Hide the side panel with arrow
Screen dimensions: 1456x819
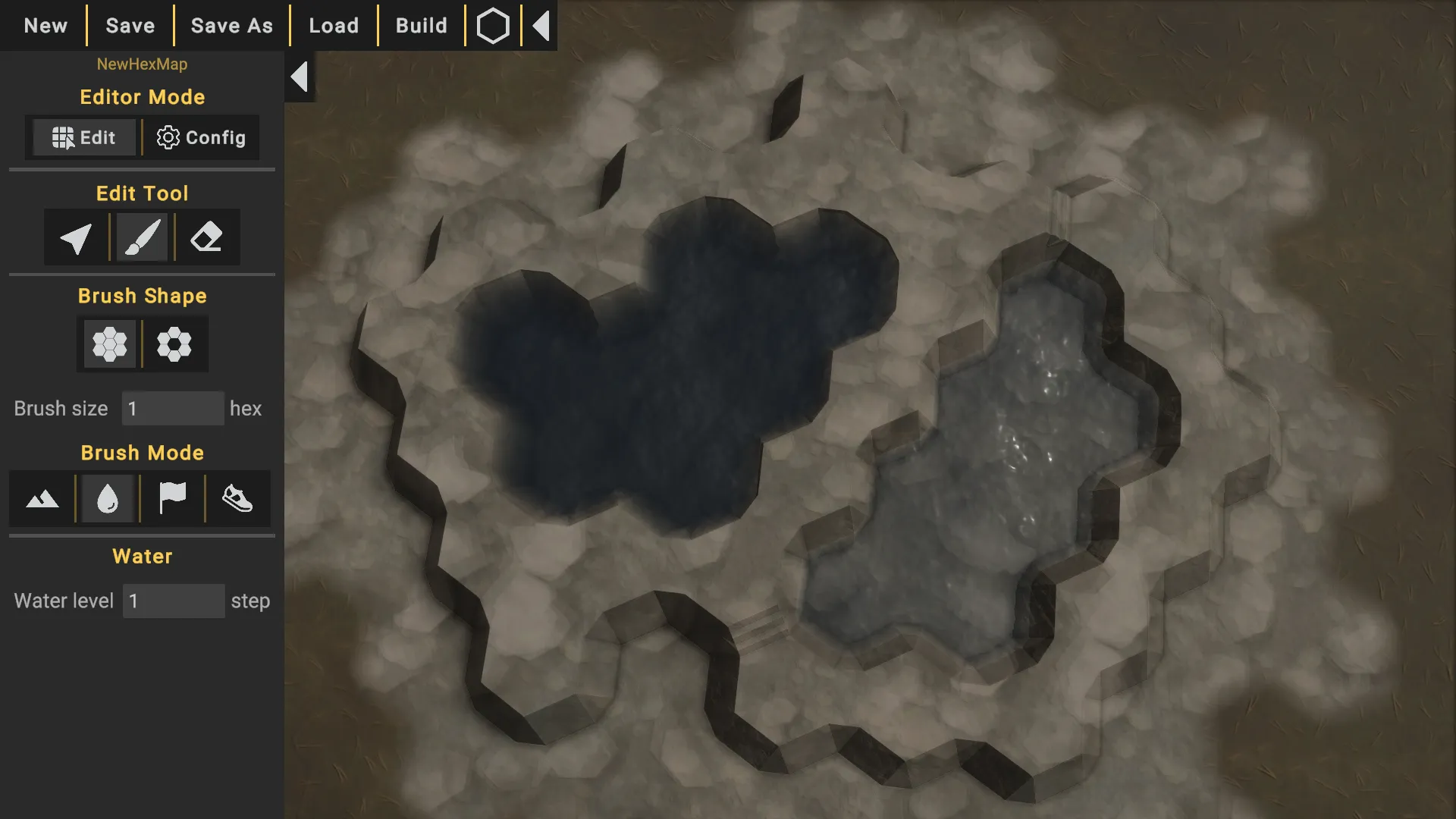click(300, 77)
